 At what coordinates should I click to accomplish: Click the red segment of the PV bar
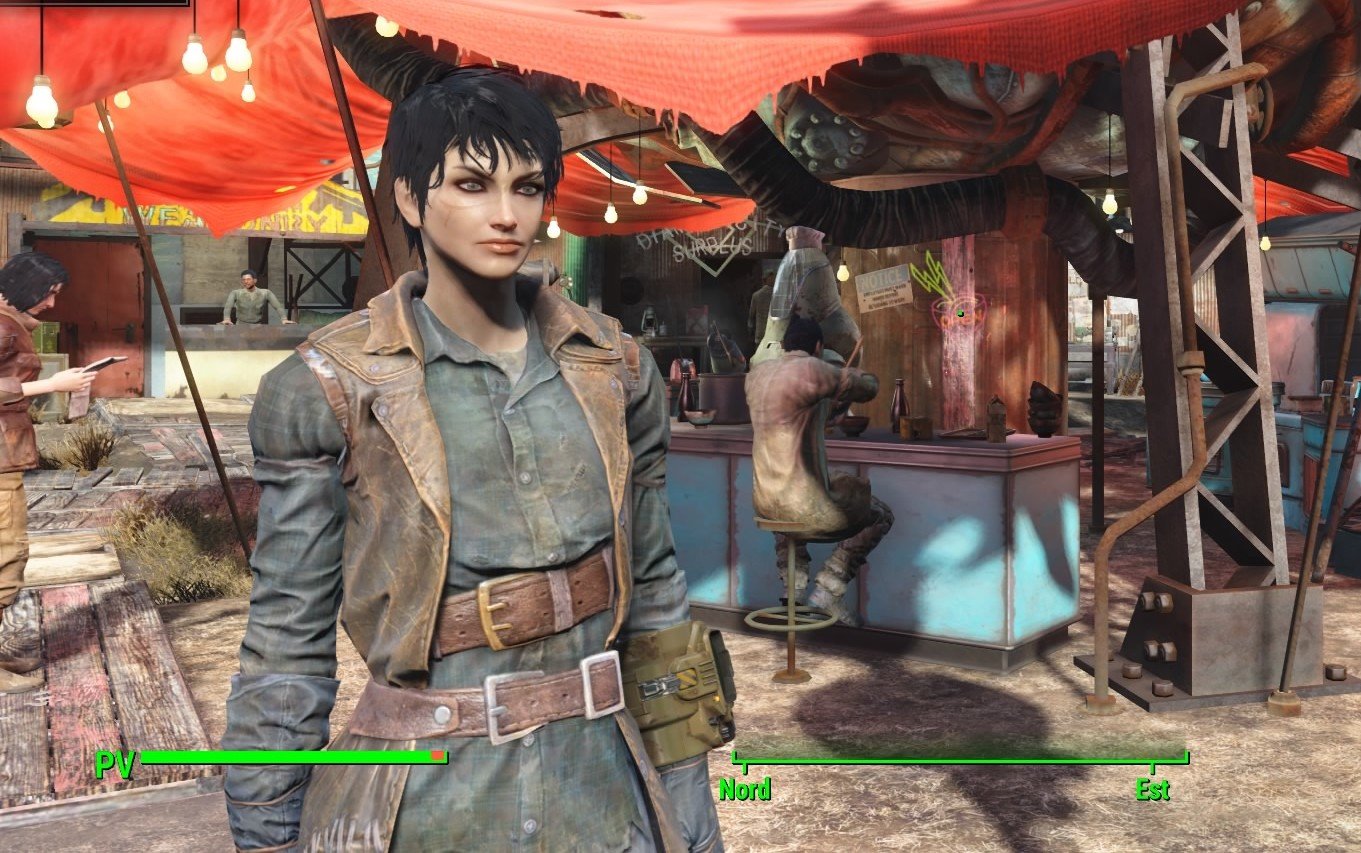pyautogui.click(x=438, y=757)
